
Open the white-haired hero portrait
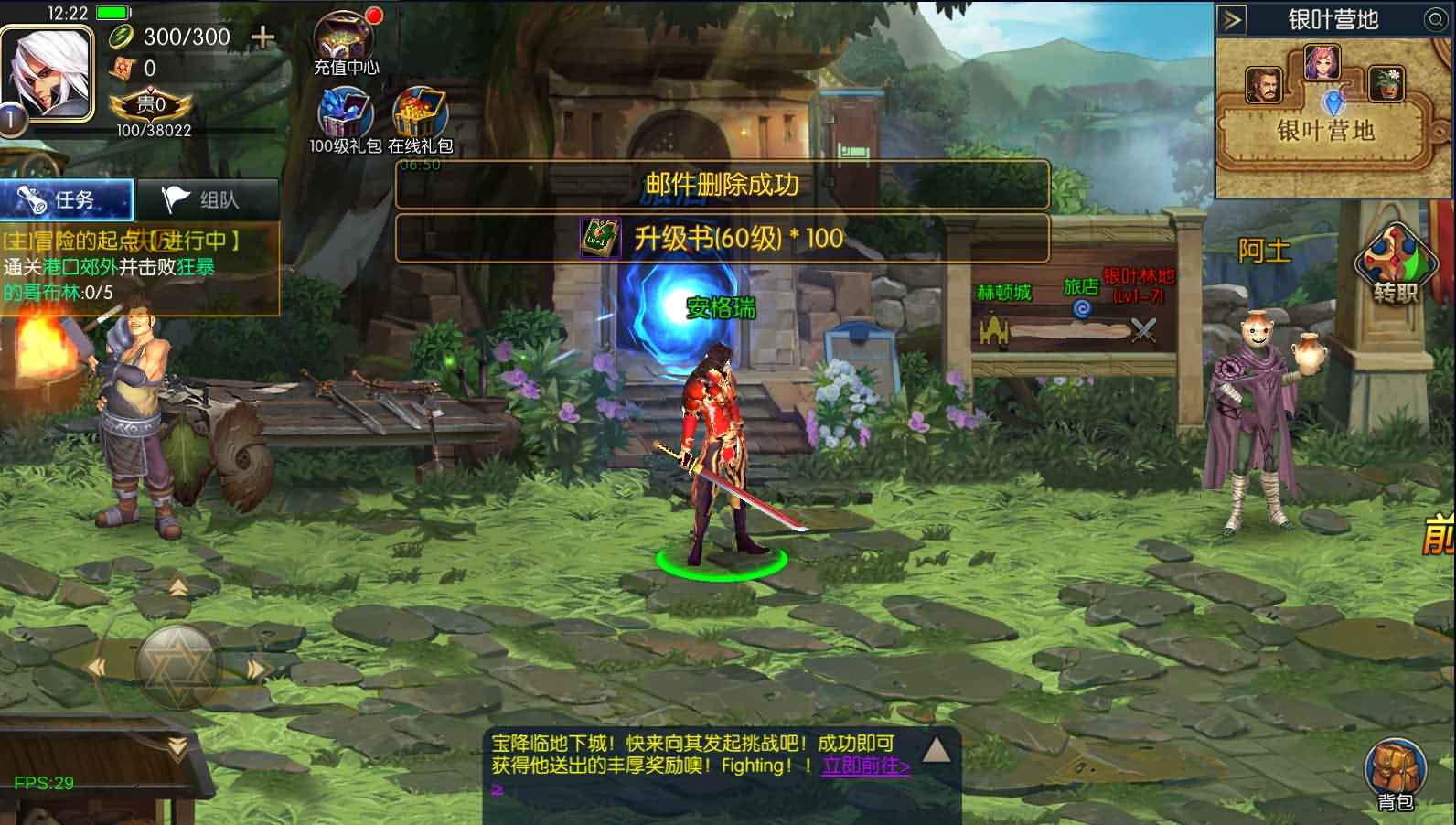(x=46, y=73)
